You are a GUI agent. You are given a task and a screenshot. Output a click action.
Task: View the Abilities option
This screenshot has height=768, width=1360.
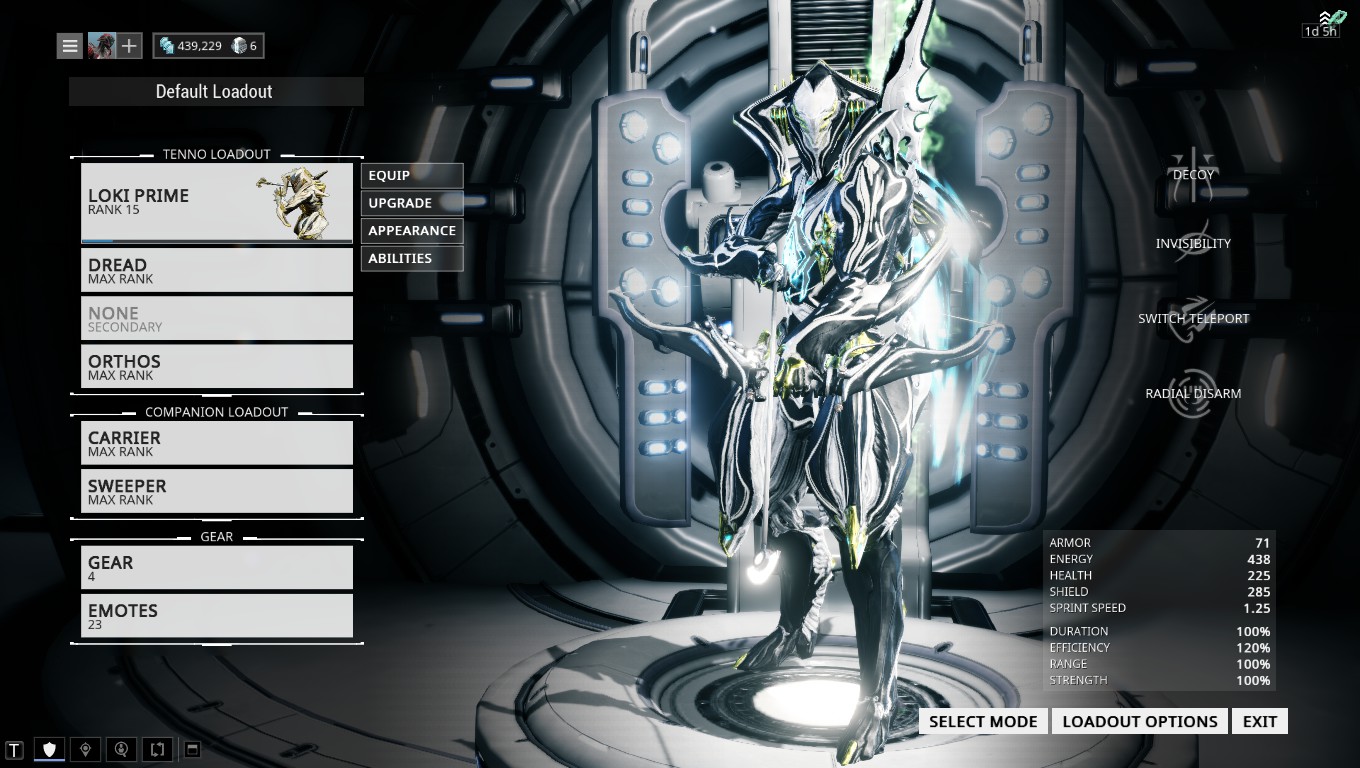pyautogui.click(x=411, y=258)
